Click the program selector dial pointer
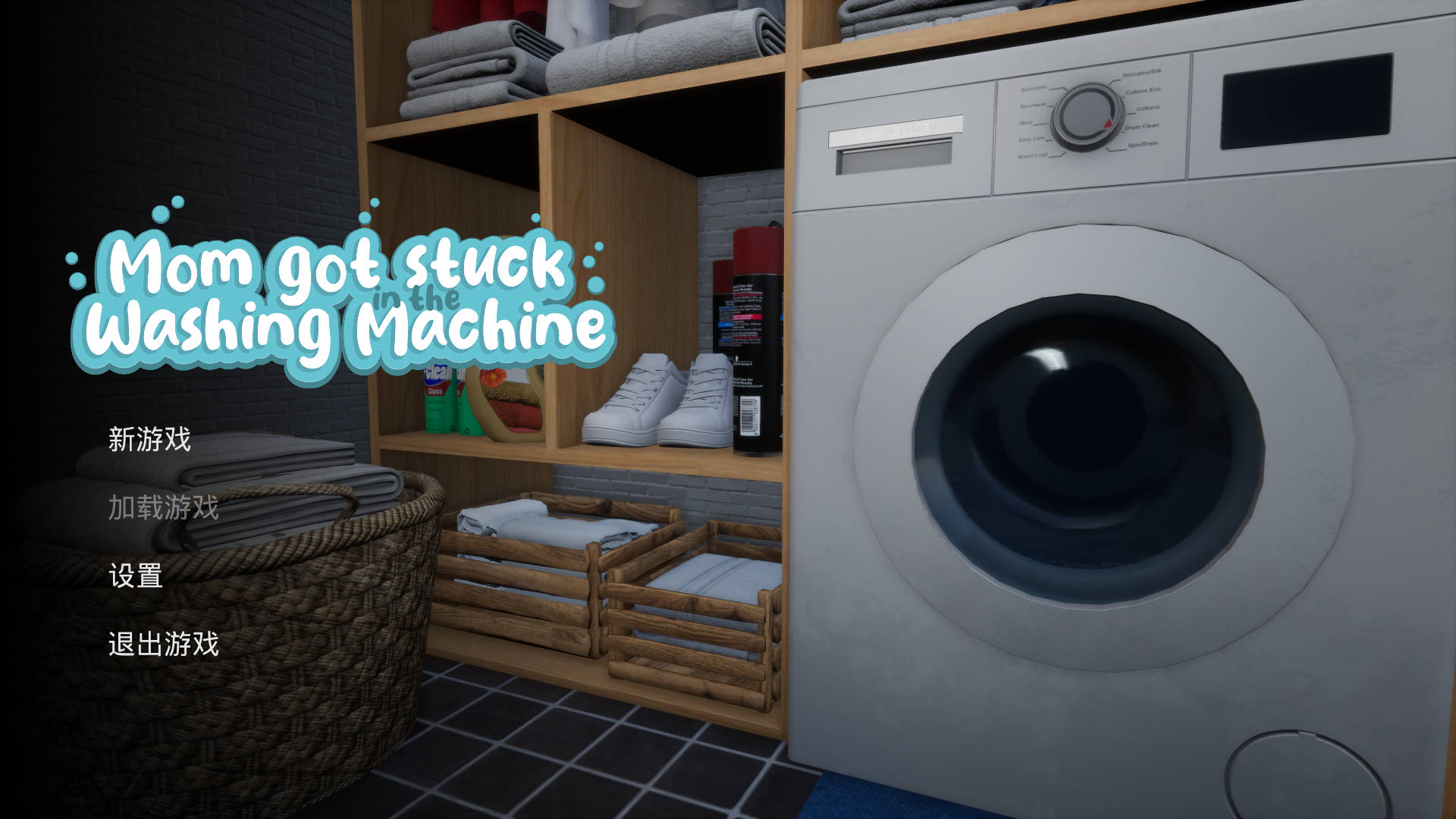 coord(1107,123)
